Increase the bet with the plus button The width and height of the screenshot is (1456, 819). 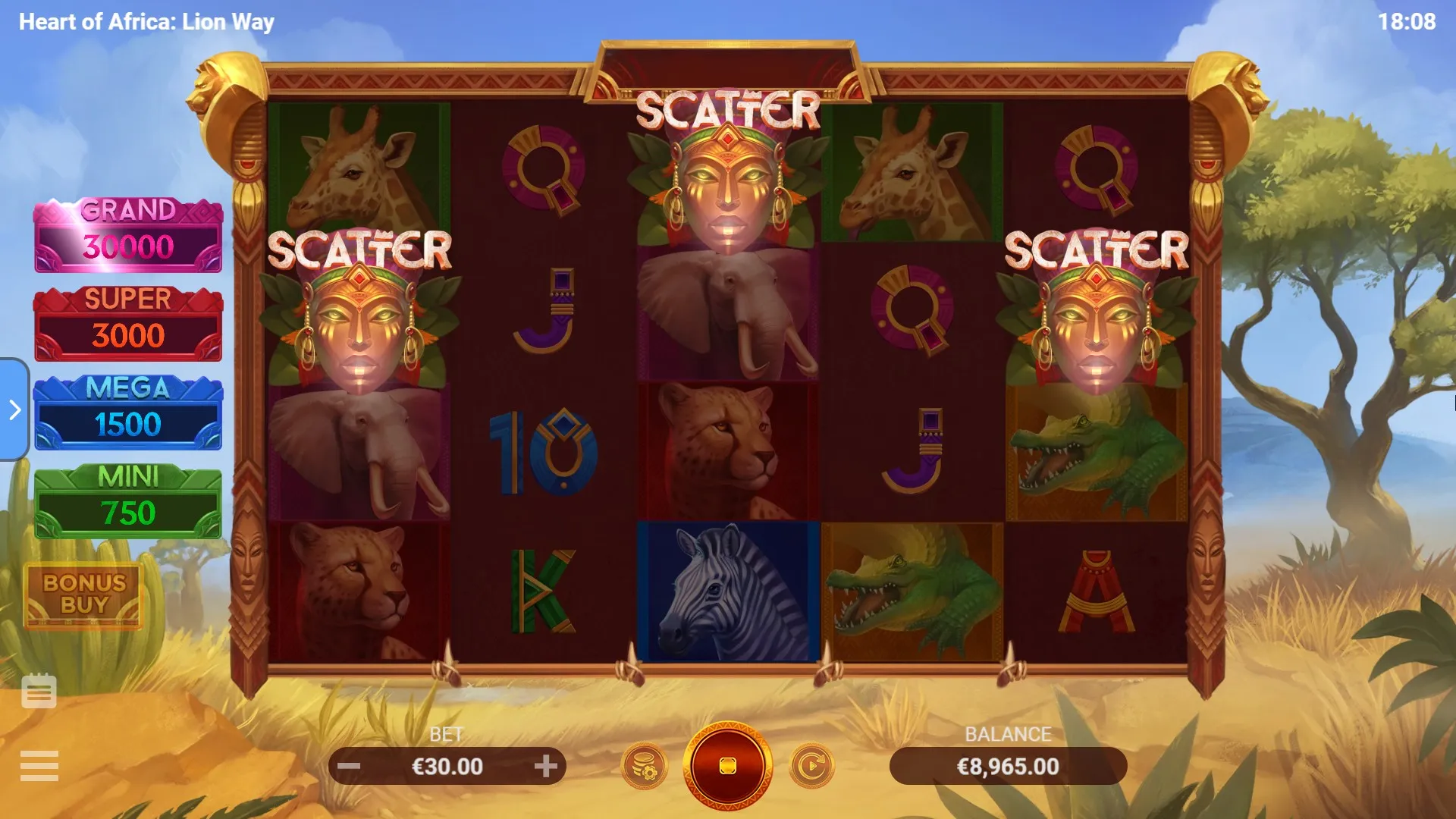[x=545, y=766]
